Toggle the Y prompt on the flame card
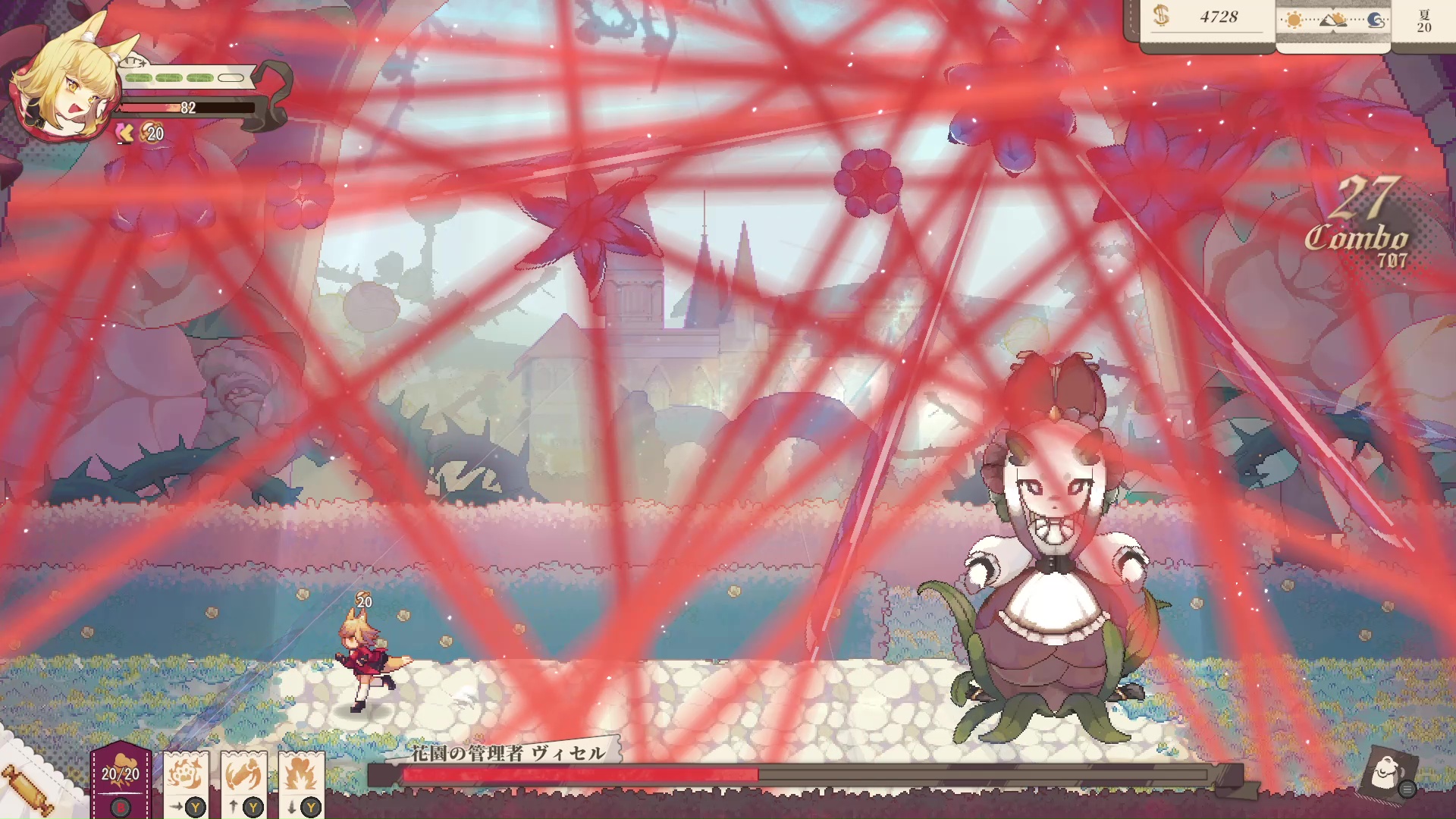This screenshot has height=819, width=1456. (x=311, y=806)
